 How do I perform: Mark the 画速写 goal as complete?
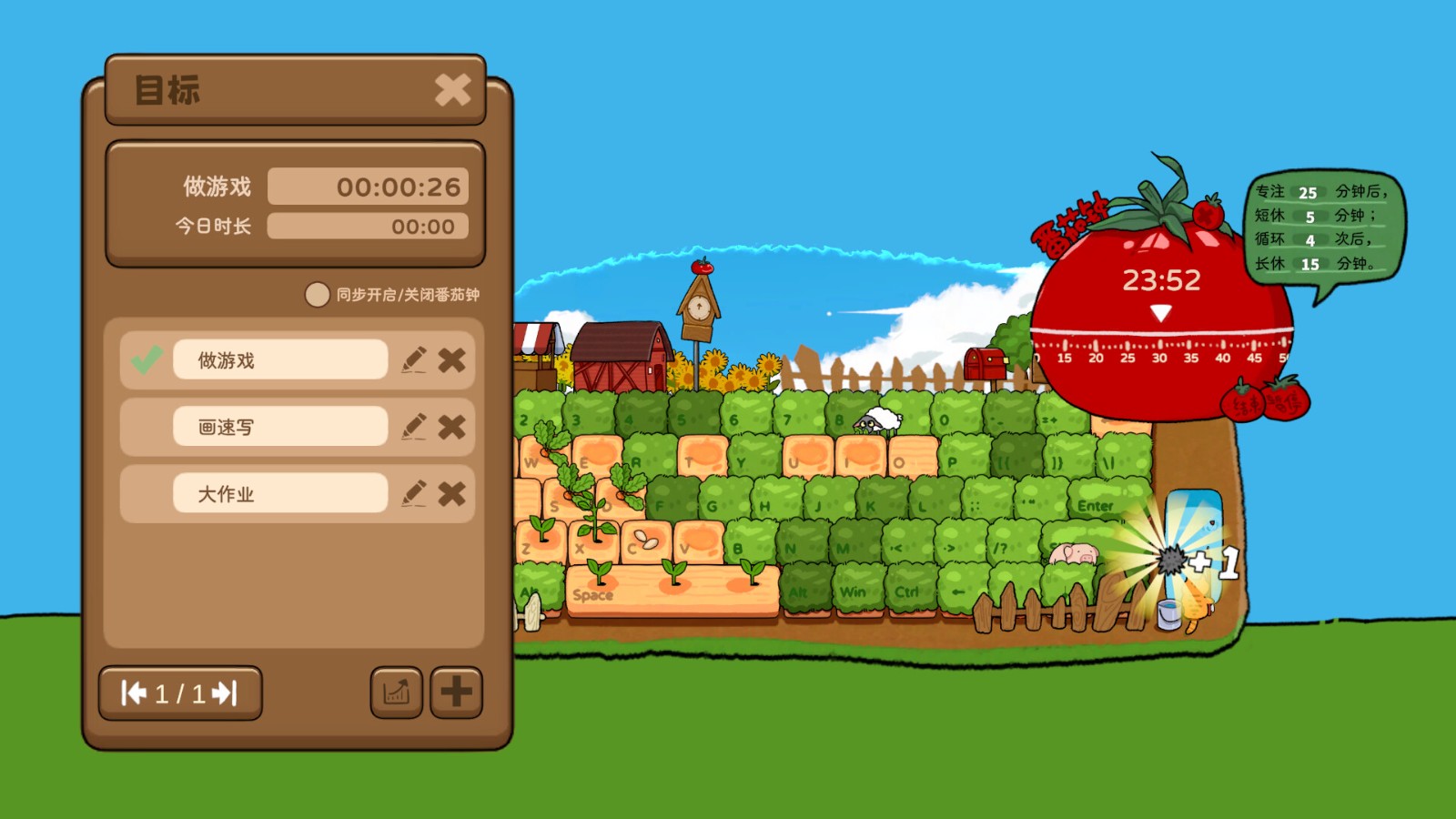[x=145, y=426]
